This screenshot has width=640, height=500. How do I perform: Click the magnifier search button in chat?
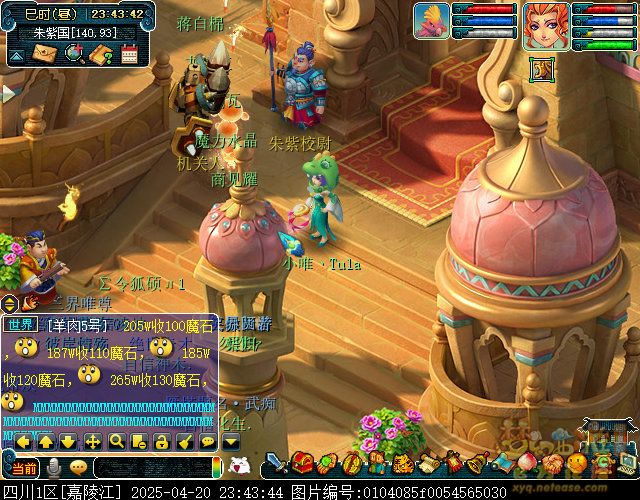pyautogui.click(x=116, y=441)
